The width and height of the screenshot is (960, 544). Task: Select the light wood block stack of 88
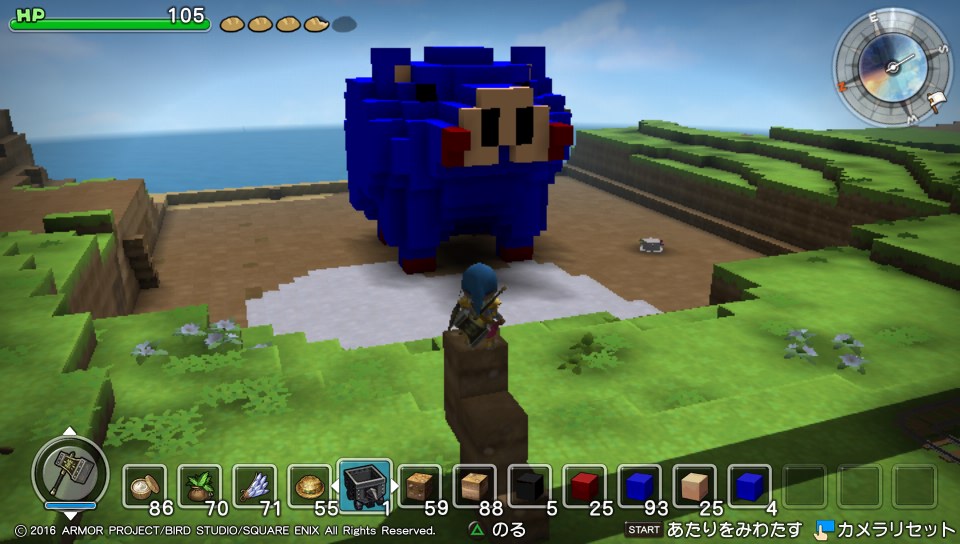coord(474,486)
